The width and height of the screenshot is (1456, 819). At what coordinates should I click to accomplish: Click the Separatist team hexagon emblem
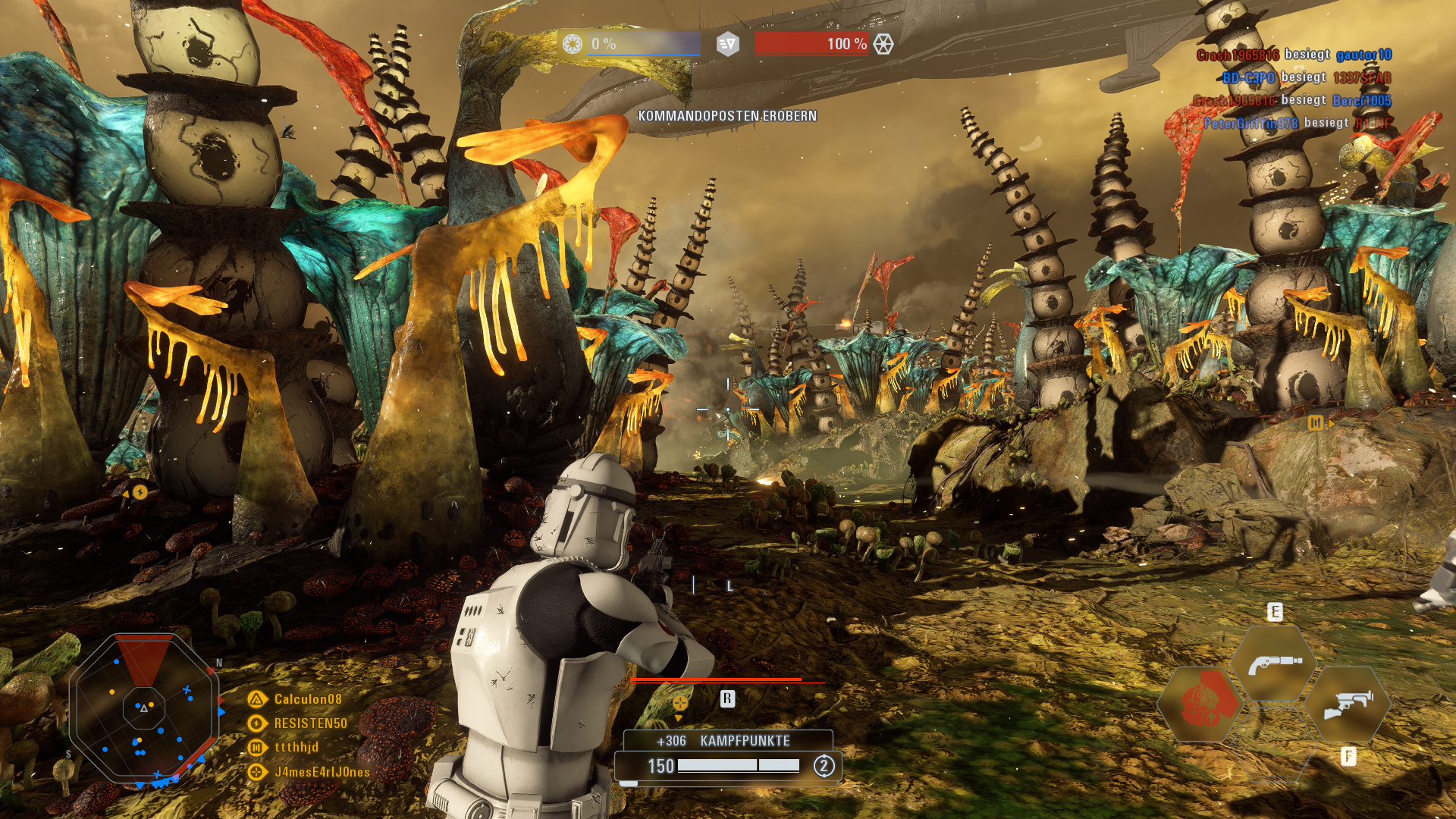883,44
